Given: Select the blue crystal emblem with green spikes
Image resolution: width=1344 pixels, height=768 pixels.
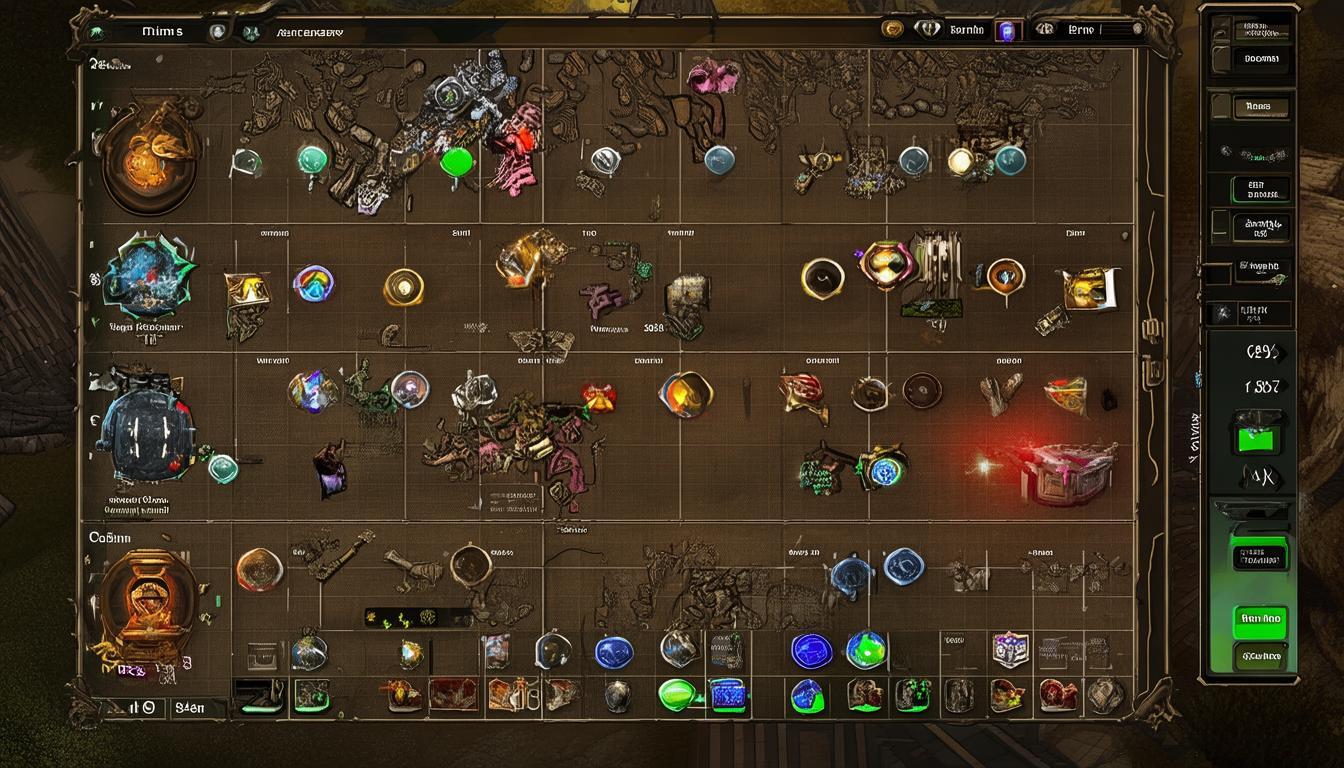Looking at the screenshot, I should (x=150, y=277).
